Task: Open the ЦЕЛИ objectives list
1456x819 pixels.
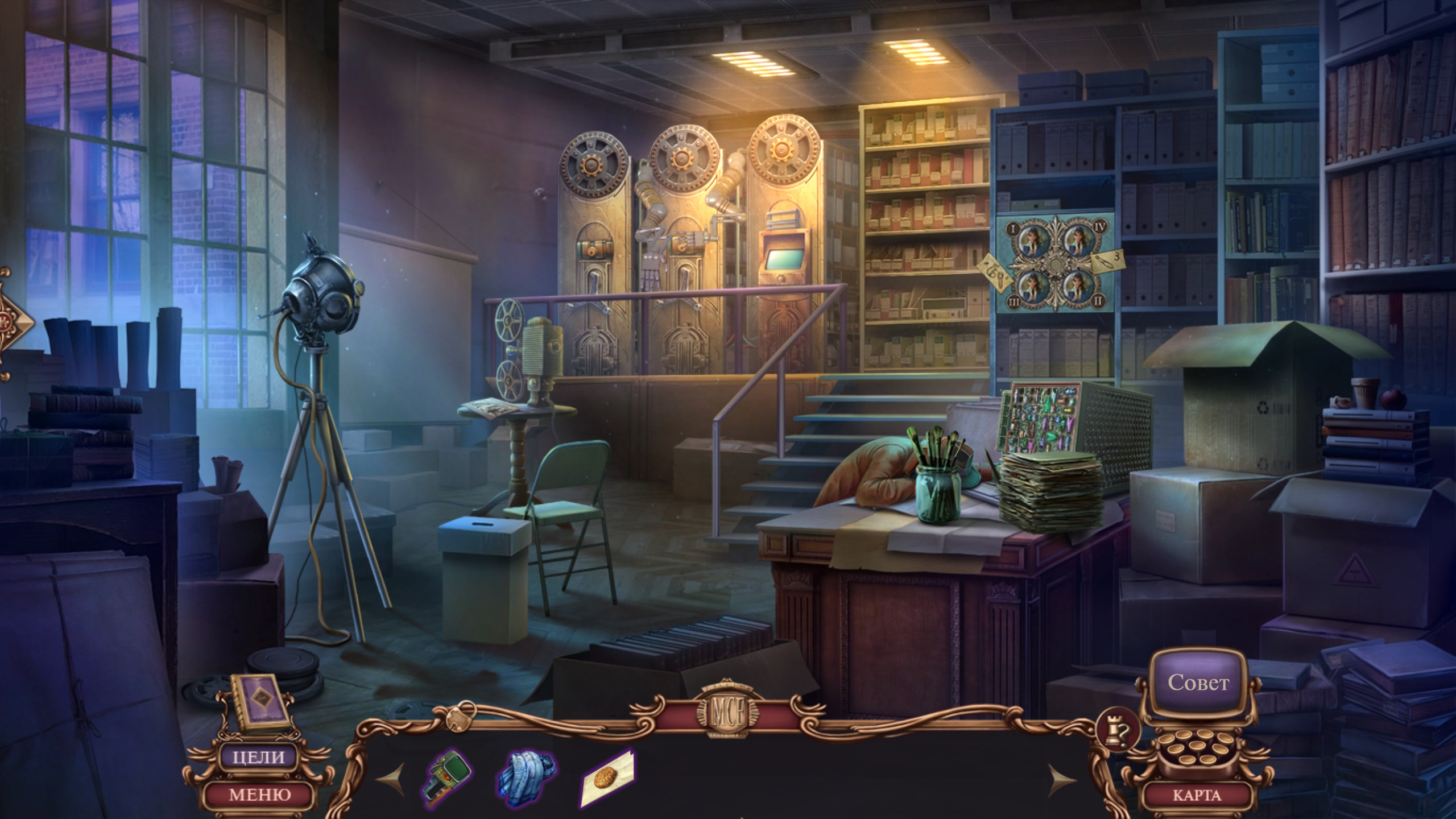Action: point(259,757)
